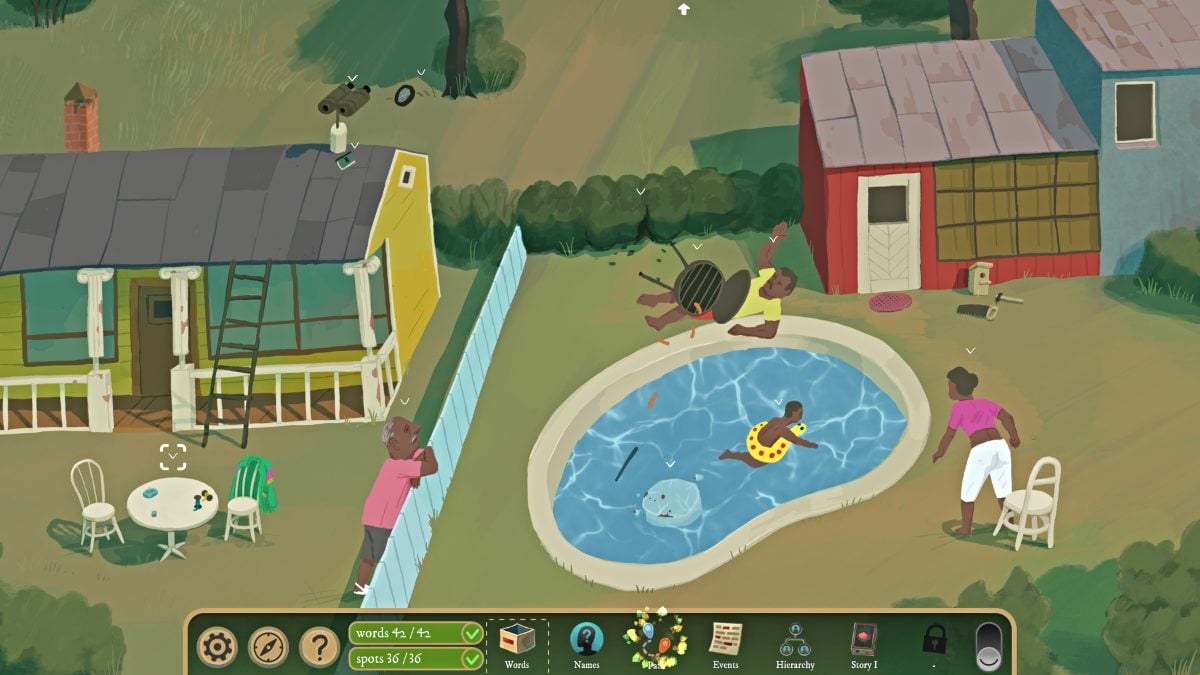The image size is (1200, 675).
Task: Select the spots 36/36 progress pill
Action: point(416,659)
